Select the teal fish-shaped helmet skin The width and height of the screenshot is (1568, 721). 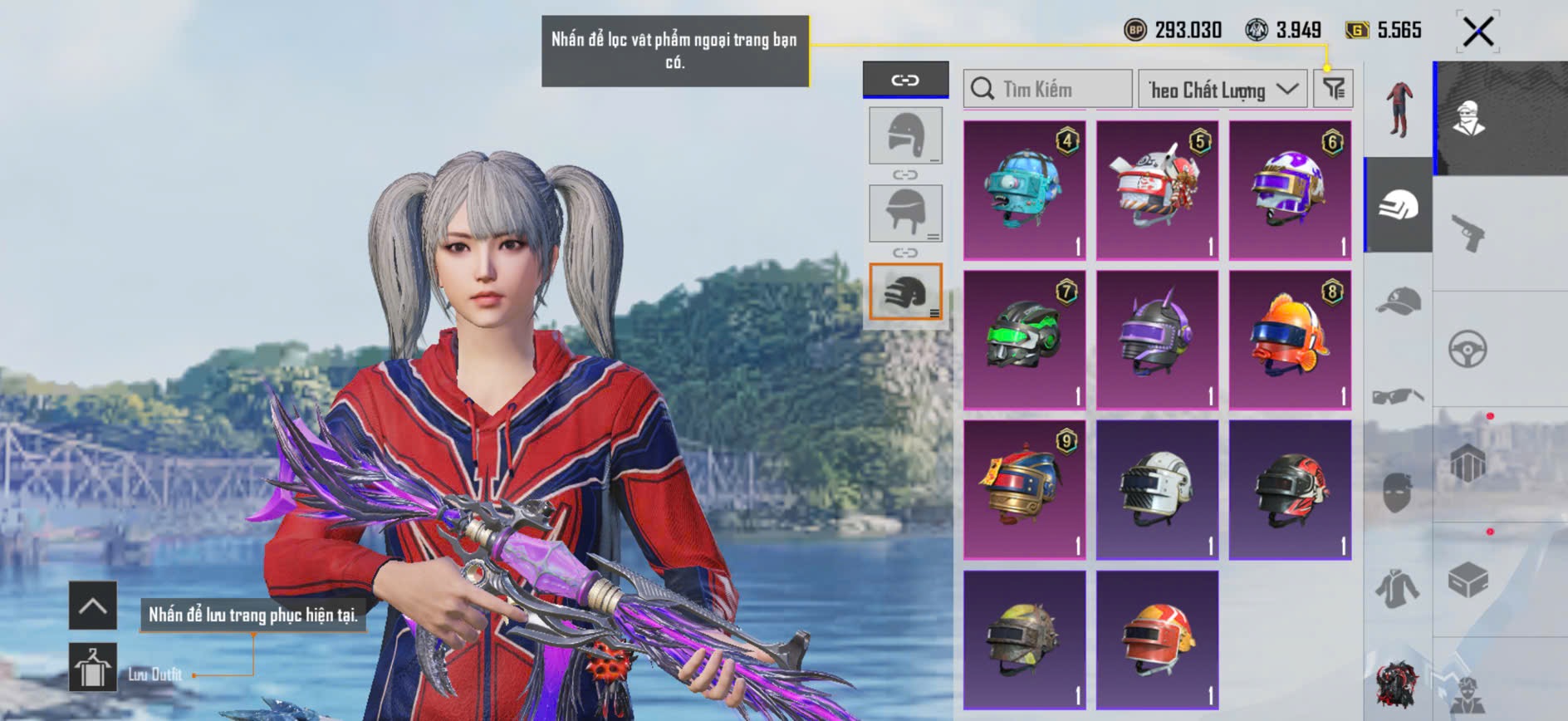(x=1024, y=190)
